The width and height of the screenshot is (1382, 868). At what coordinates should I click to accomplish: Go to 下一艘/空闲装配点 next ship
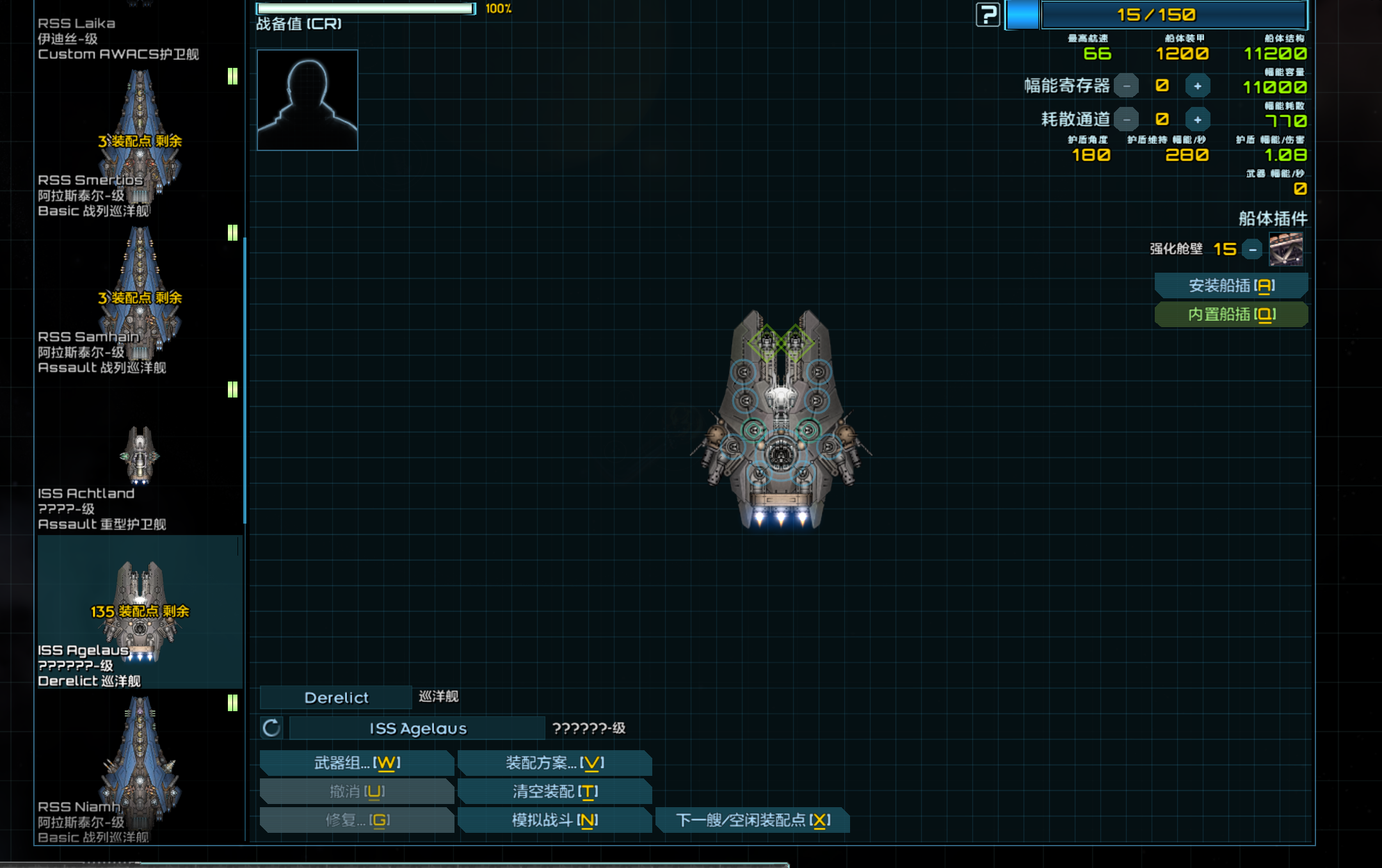(x=753, y=820)
